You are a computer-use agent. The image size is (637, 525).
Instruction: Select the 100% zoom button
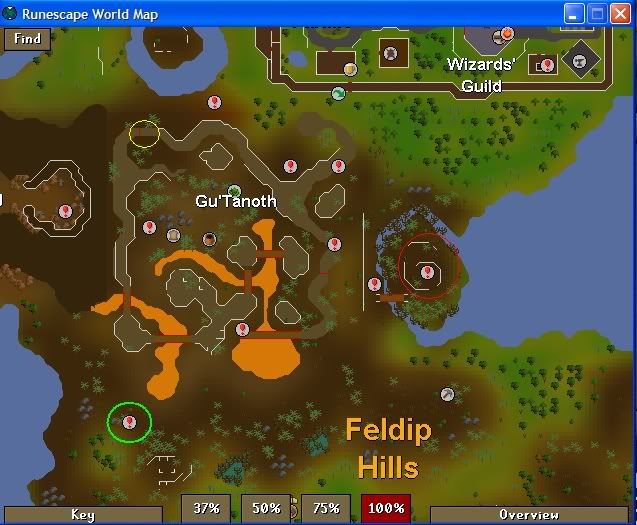386,508
